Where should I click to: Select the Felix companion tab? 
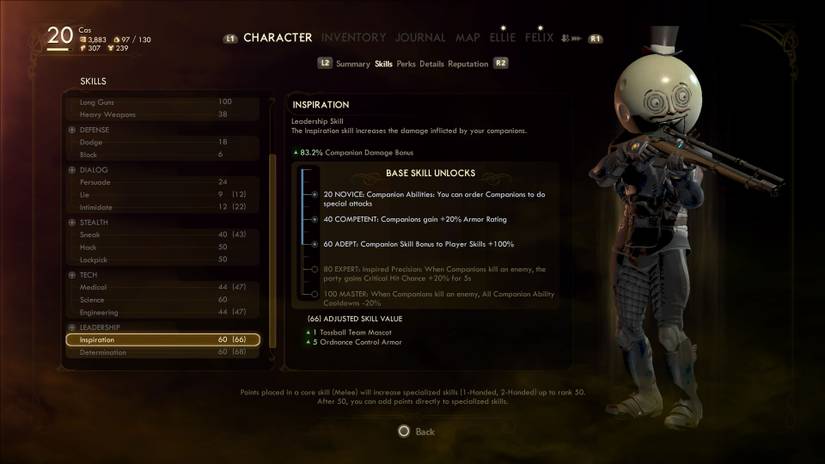click(539, 38)
